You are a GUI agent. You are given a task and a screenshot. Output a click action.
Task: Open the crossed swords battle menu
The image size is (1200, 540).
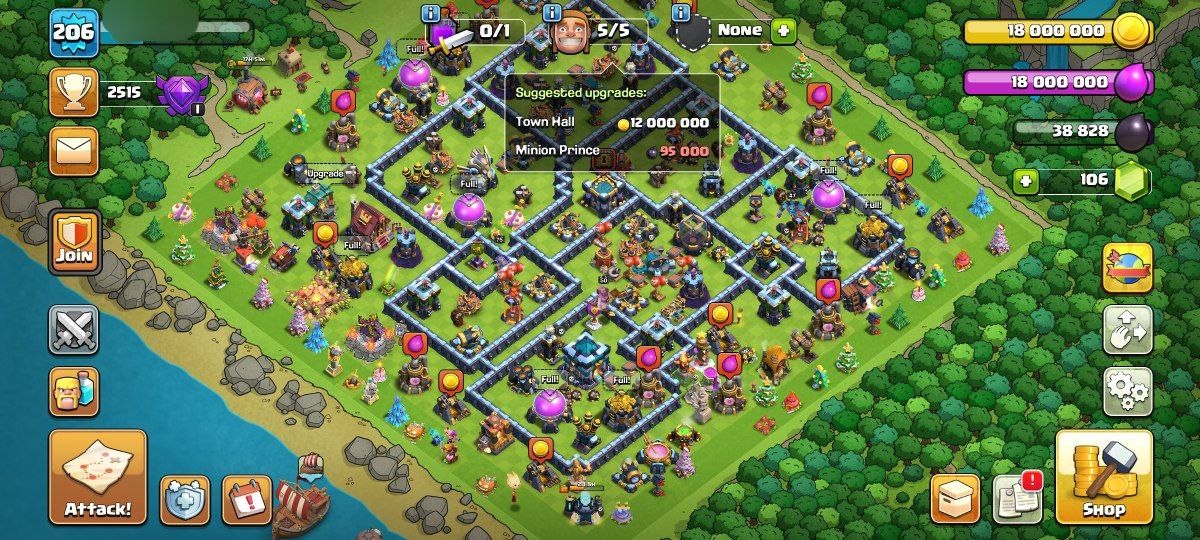click(75, 330)
